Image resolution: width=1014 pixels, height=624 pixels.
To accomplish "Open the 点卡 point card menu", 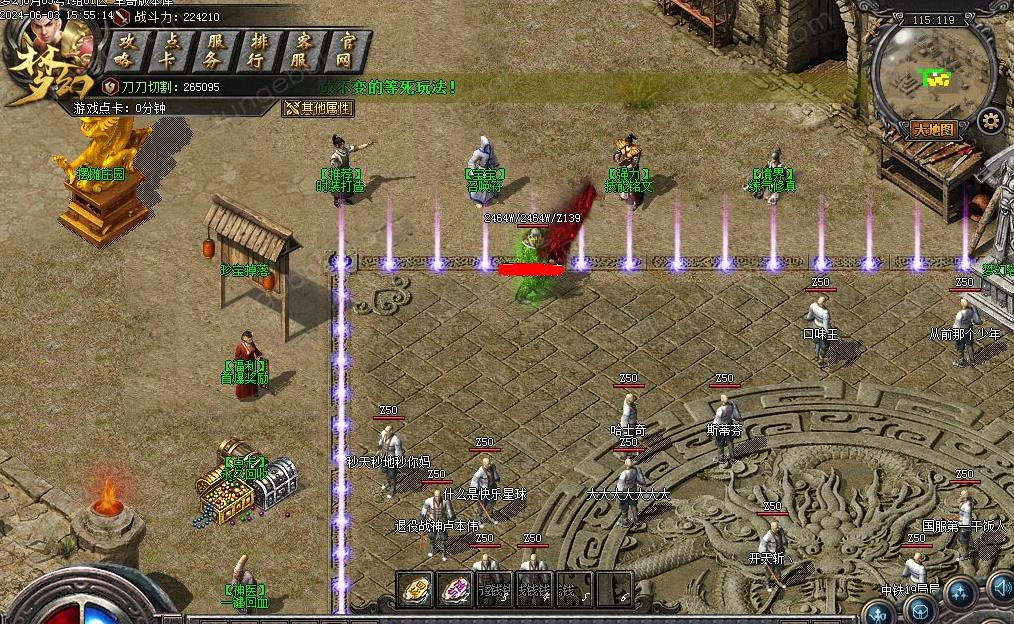I will coord(170,50).
